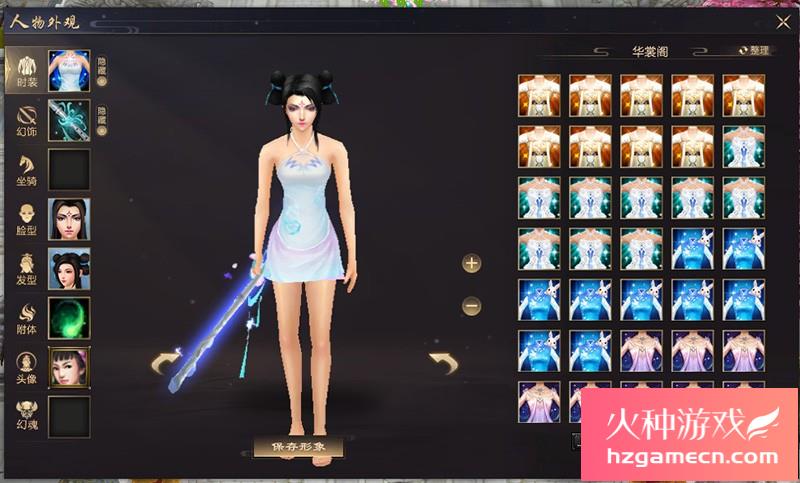Click the 整理 sort button

754,50
